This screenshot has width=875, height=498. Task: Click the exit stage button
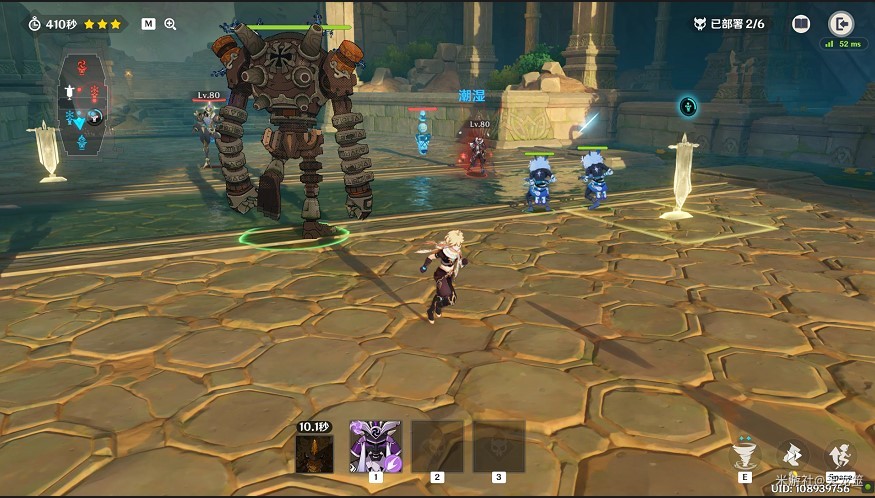pos(840,24)
